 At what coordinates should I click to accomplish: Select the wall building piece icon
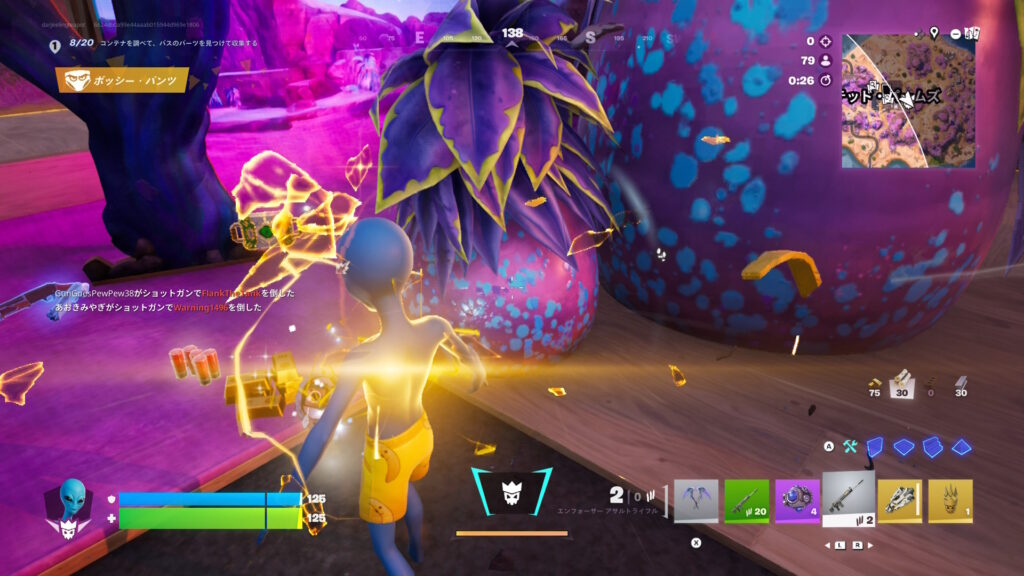click(874, 447)
